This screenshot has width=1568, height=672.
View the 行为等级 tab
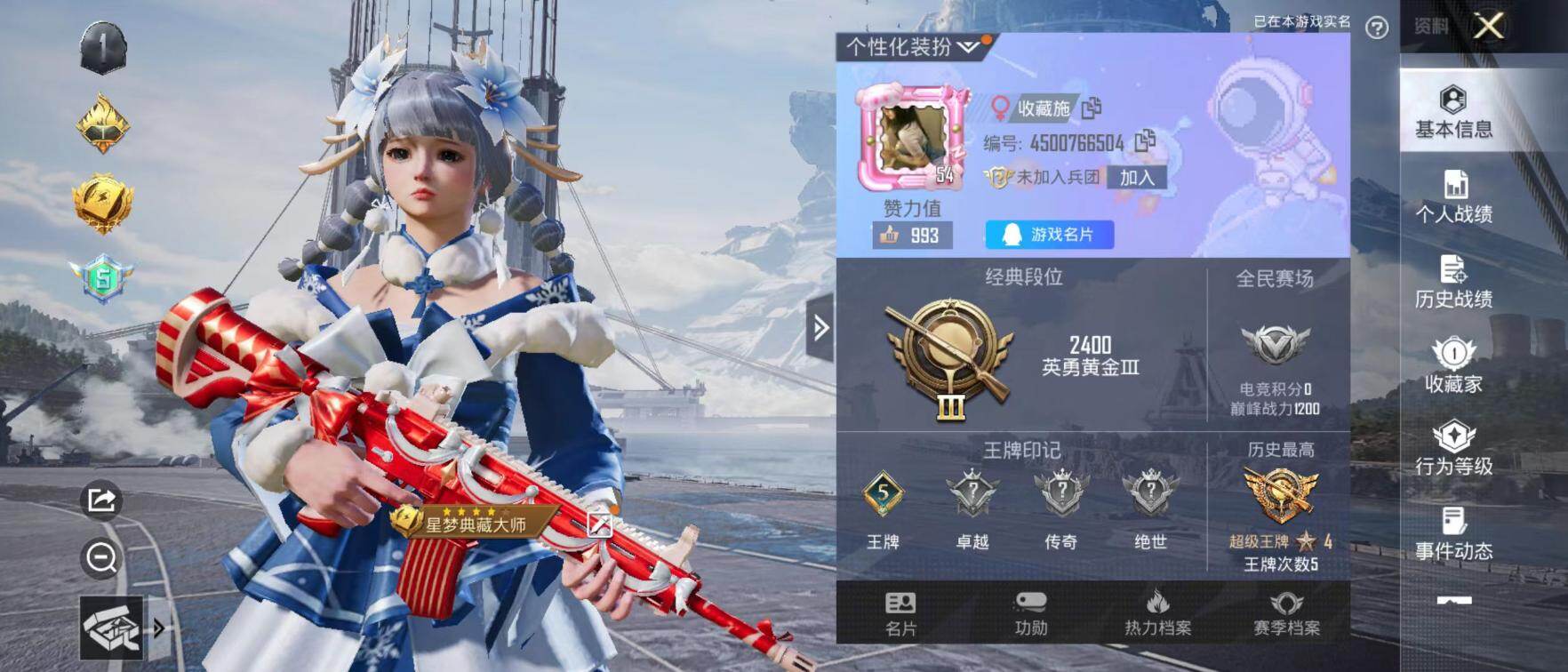1453,449
